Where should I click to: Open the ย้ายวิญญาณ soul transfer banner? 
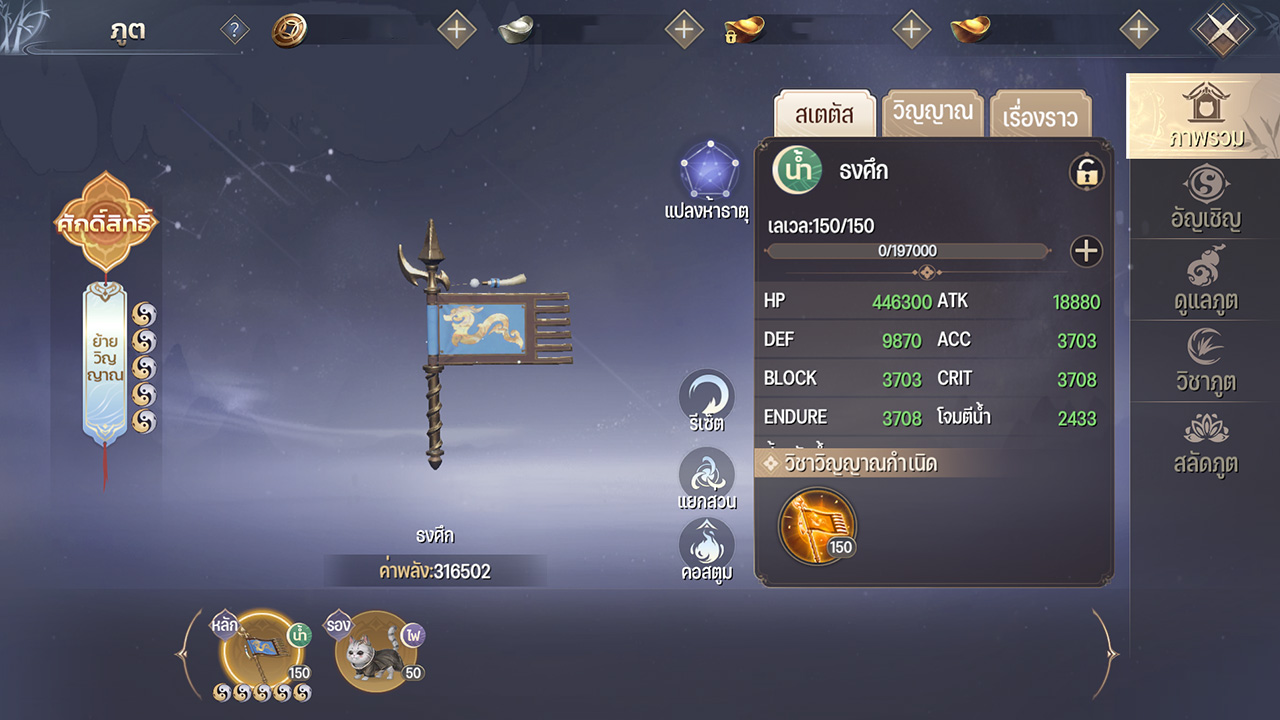(x=105, y=362)
